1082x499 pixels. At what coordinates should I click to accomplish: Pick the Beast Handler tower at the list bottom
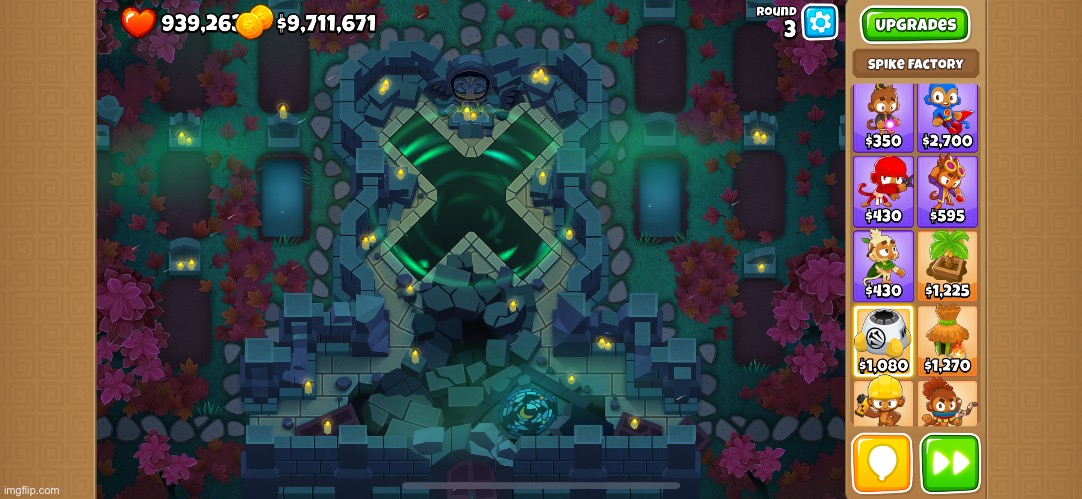[947, 402]
